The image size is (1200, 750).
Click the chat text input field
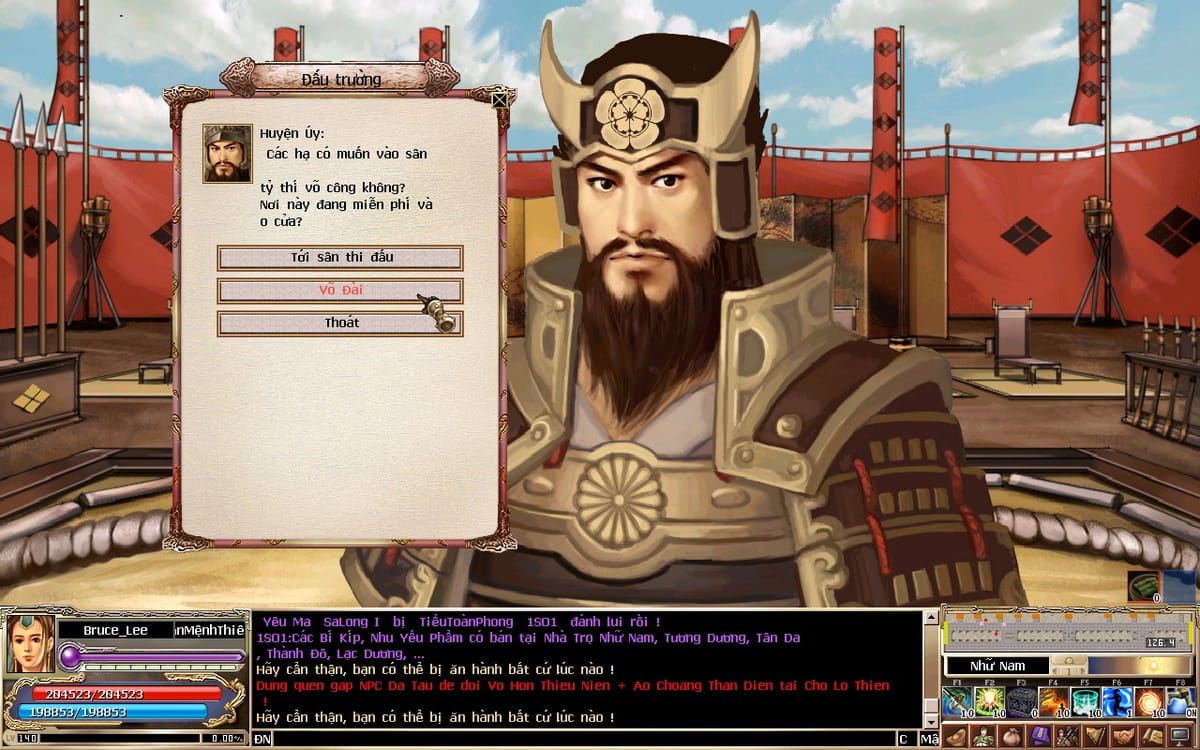[x=580, y=739]
